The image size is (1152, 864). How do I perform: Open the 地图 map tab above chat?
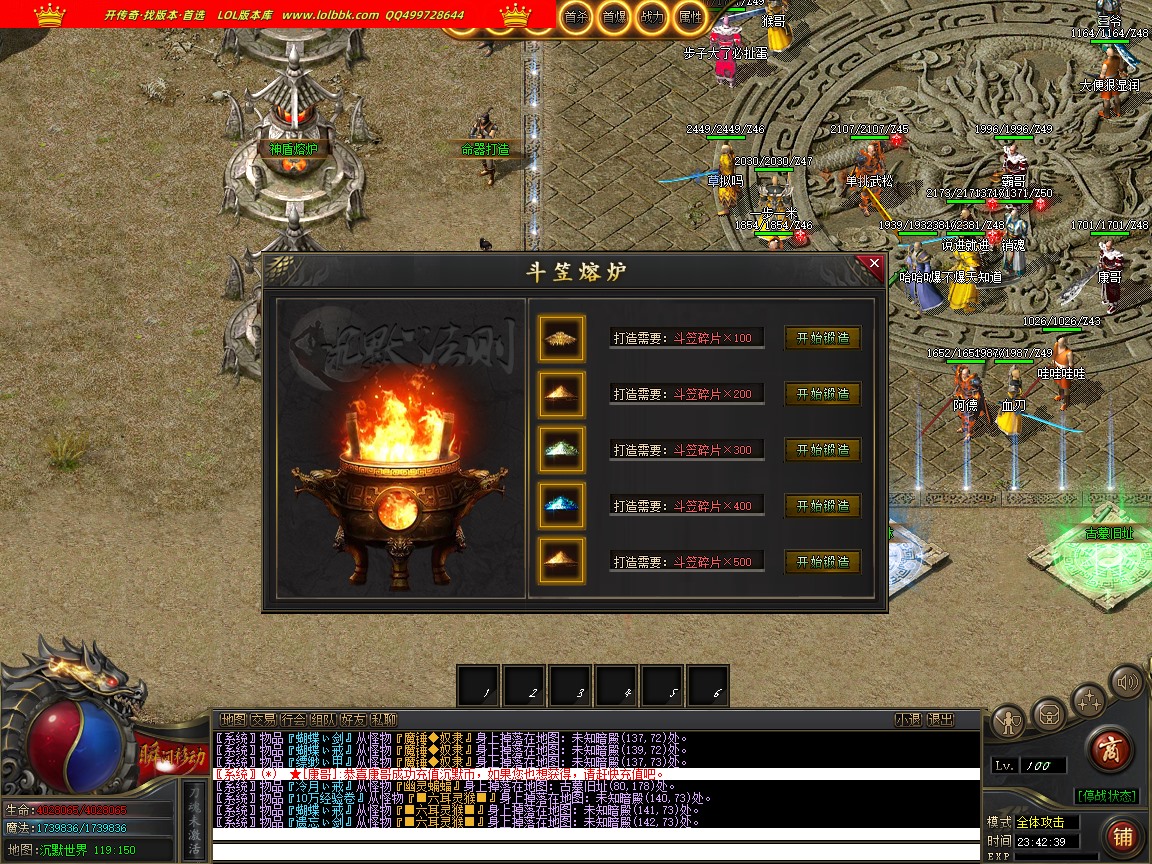pyautogui.click(x=233, y=719)
